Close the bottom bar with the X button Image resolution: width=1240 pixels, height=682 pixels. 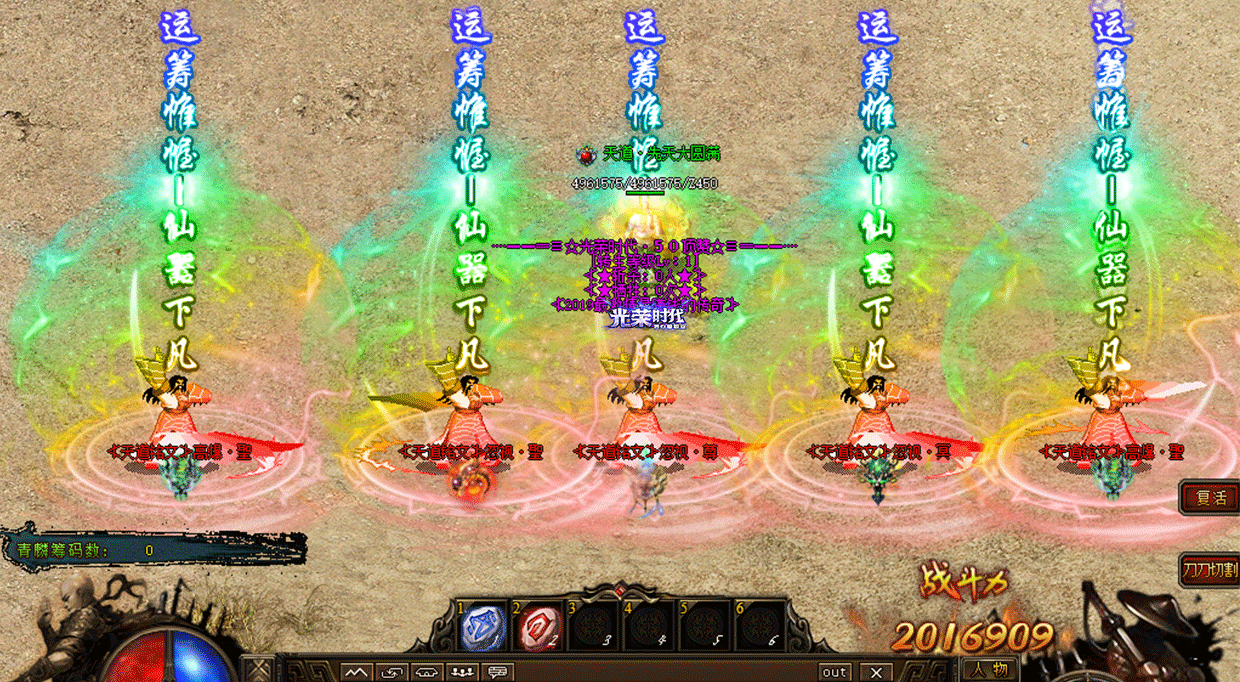(876, 672)
